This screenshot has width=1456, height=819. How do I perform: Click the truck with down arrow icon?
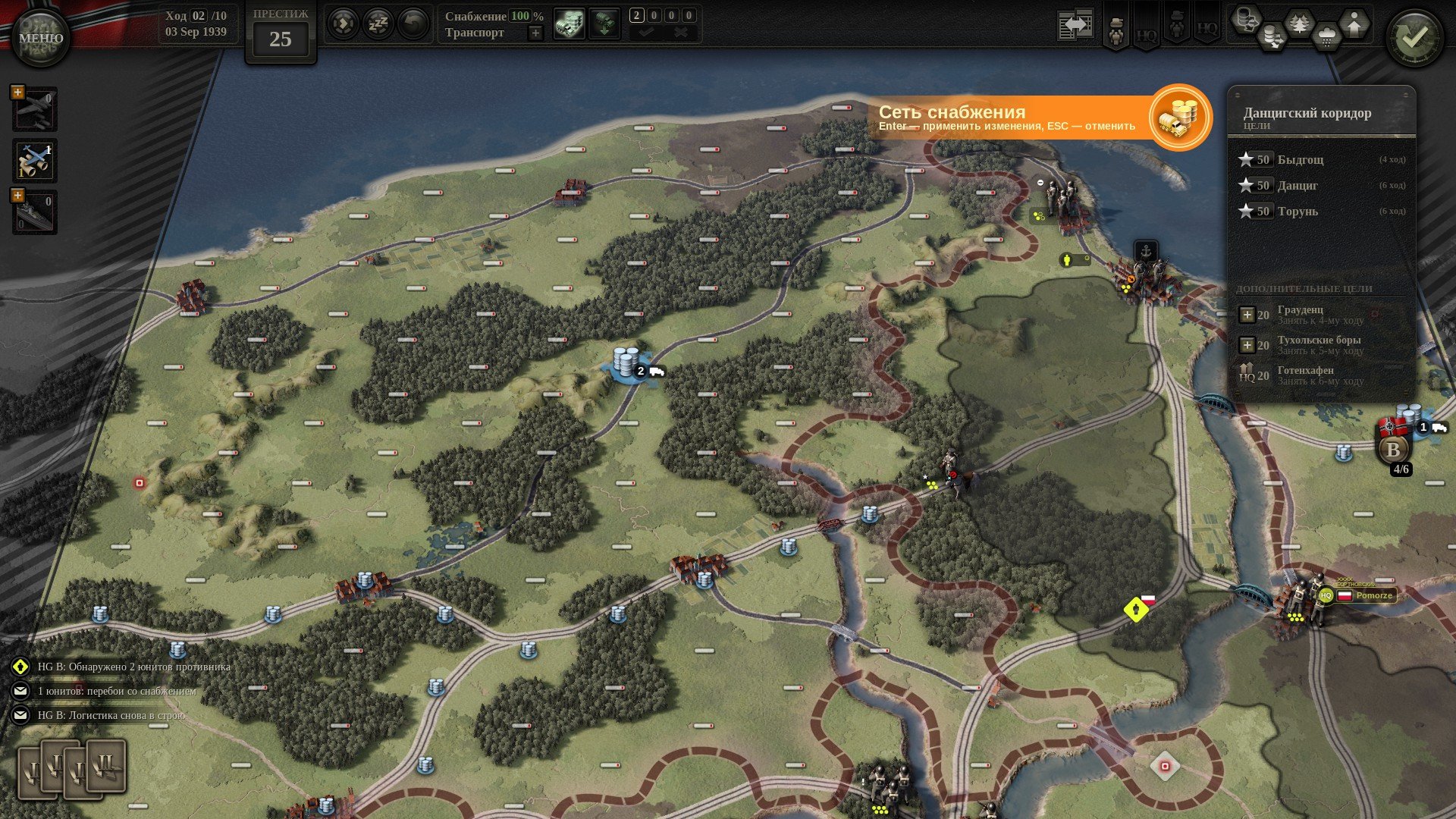[604, 24]
